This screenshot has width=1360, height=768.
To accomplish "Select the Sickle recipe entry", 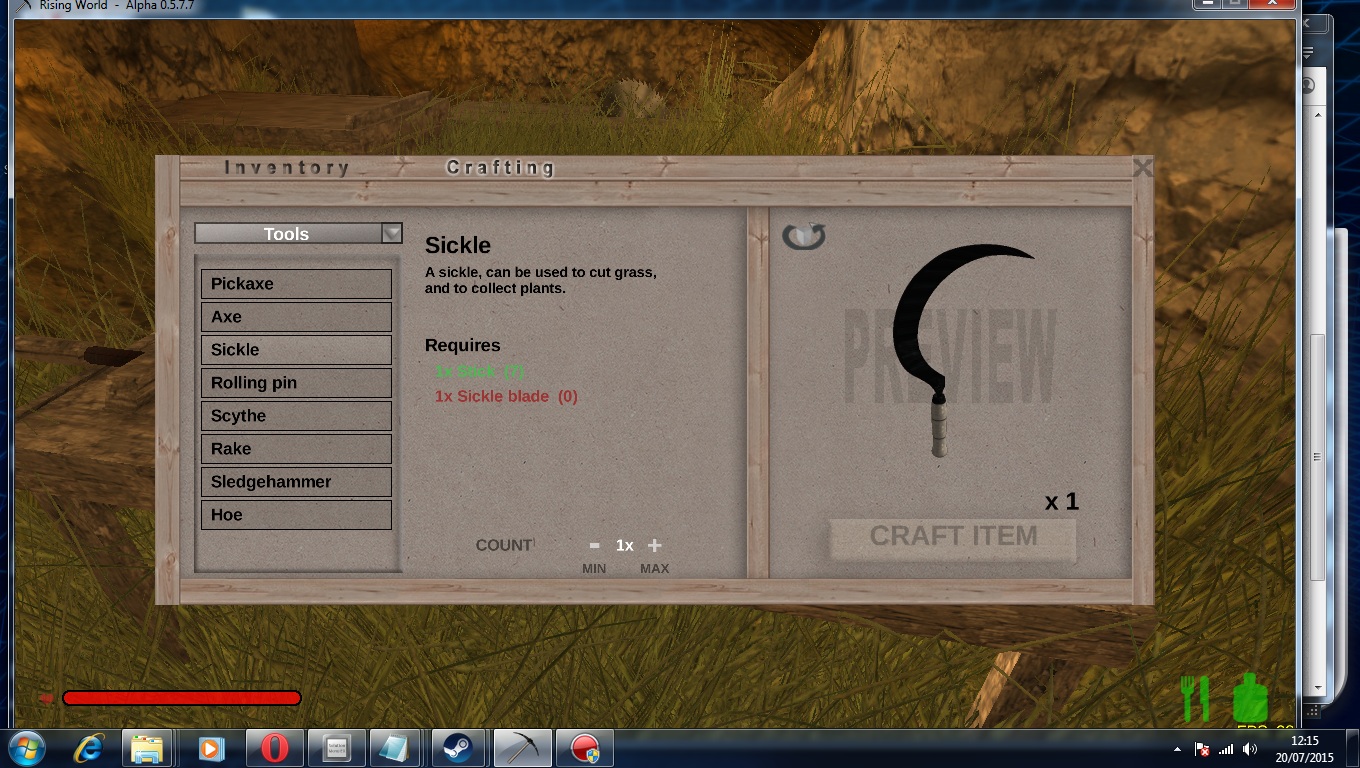I will tap(296, 350).
